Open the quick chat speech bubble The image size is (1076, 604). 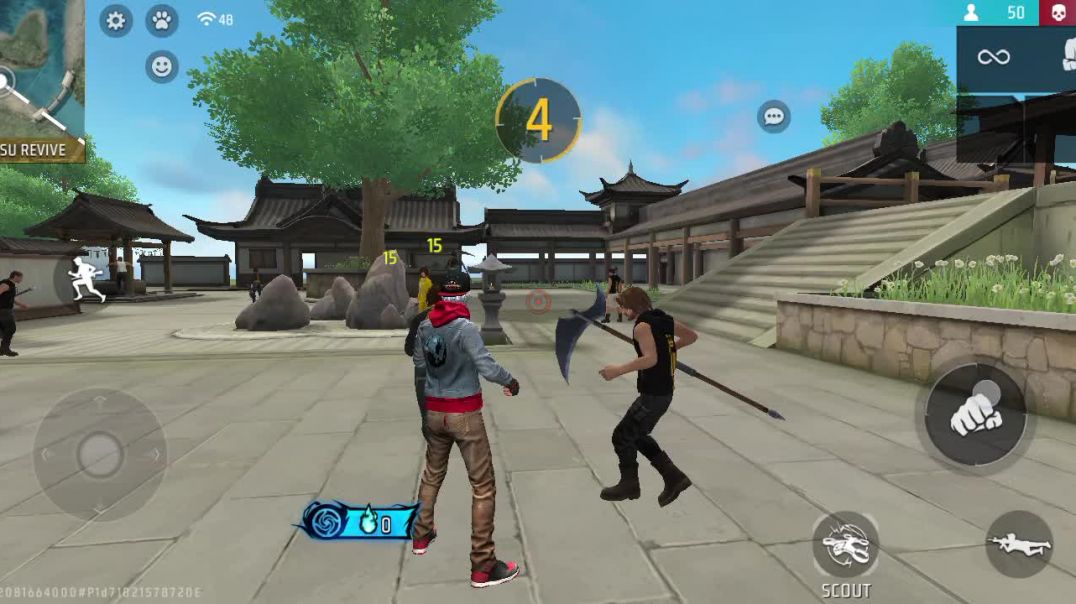[773, 116]
